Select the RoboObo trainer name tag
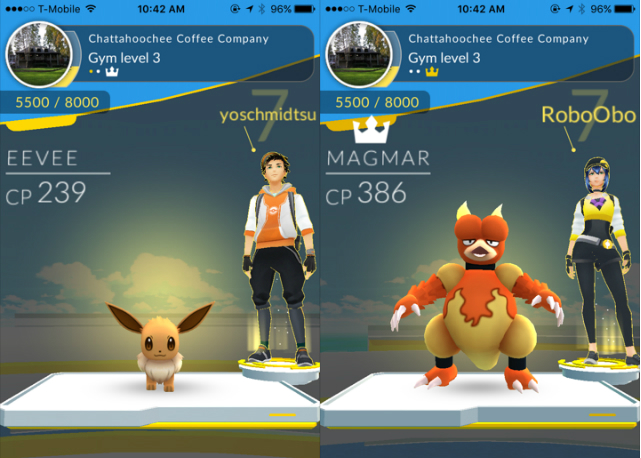 577,115
